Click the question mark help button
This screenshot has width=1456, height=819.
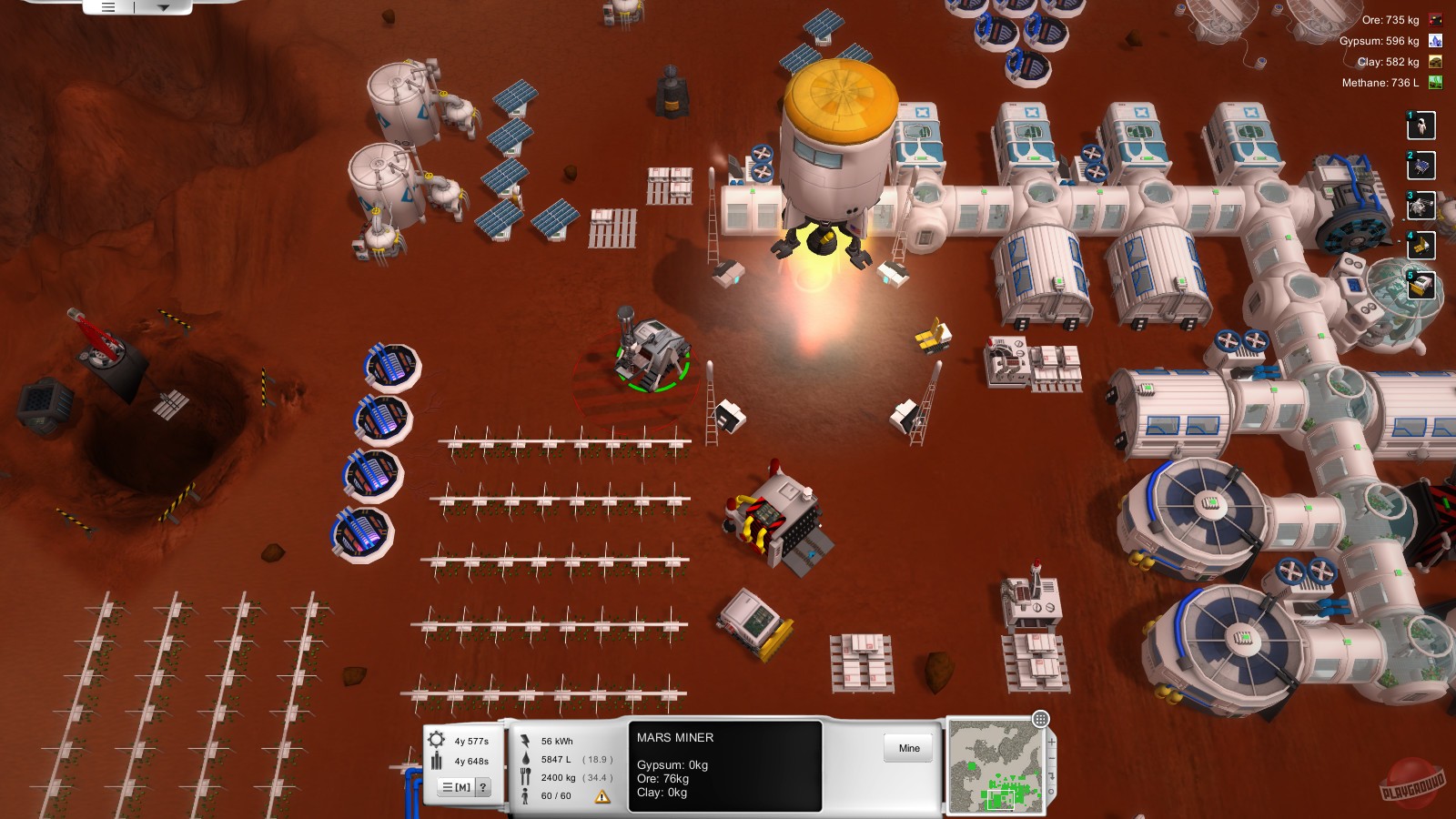[483, 787]
